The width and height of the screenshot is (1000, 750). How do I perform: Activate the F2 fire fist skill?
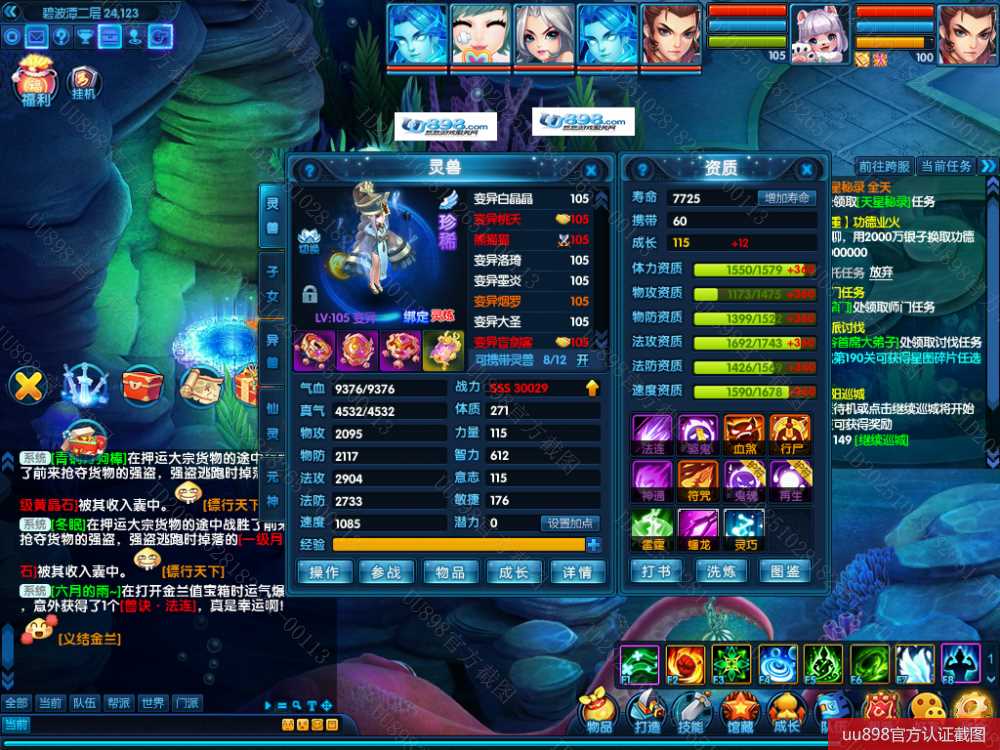pyautogui.click(x=684, y=662)
